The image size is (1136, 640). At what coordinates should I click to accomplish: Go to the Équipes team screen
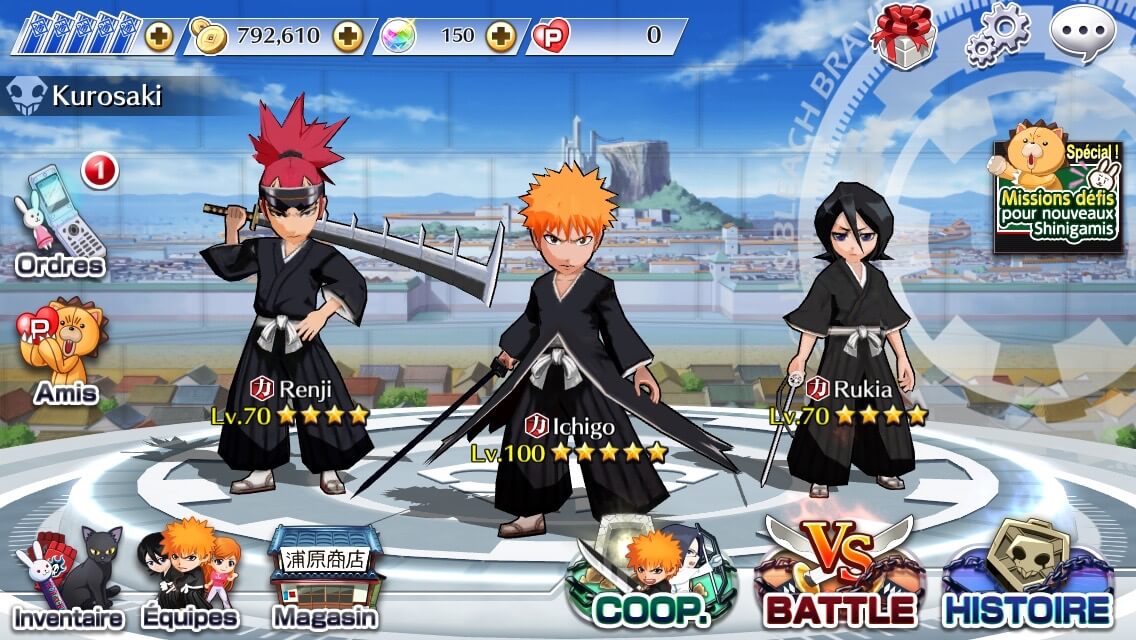click(x=190, y=577)
